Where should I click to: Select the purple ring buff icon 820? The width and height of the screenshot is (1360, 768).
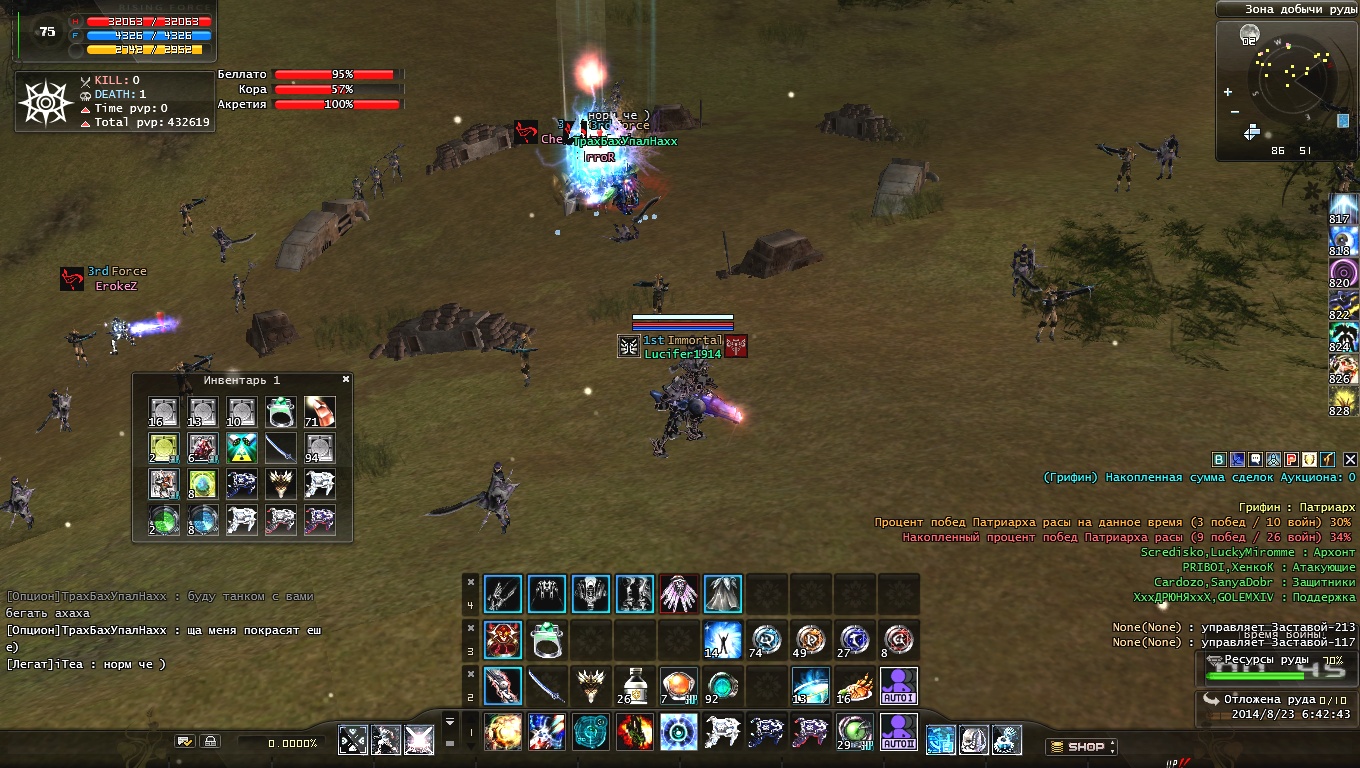point(1343,271)
